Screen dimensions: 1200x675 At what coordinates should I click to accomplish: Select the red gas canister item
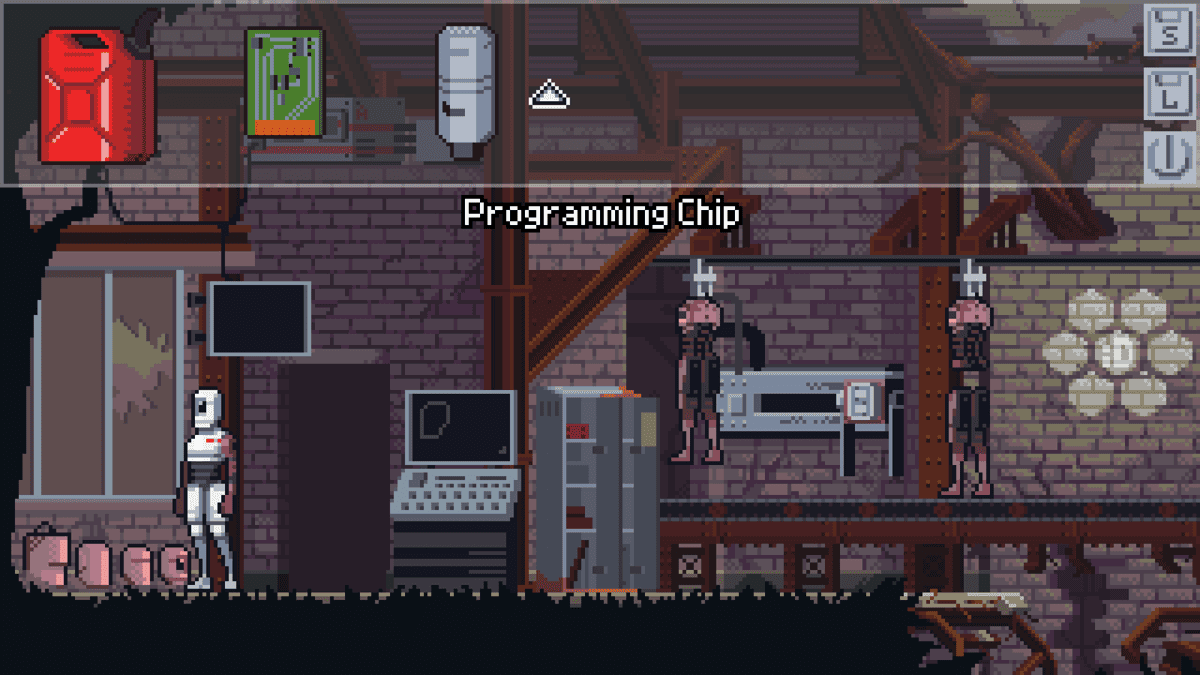coord(96,97)
